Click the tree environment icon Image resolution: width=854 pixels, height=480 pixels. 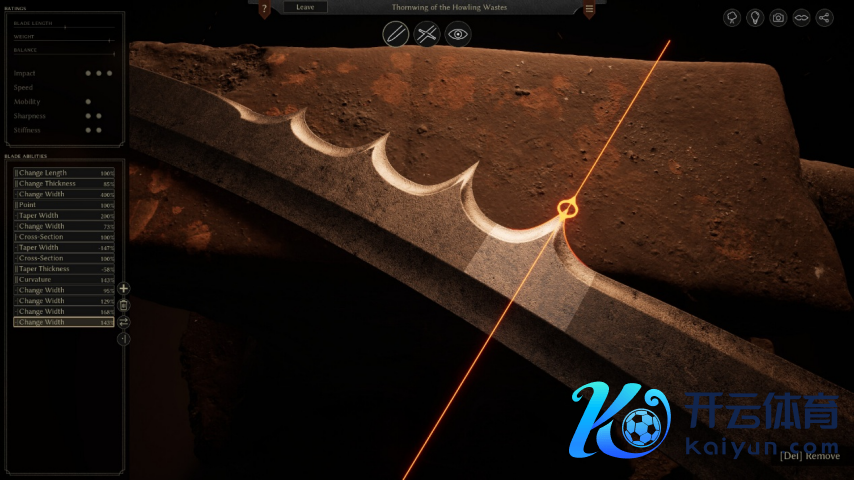pos(732,18)
